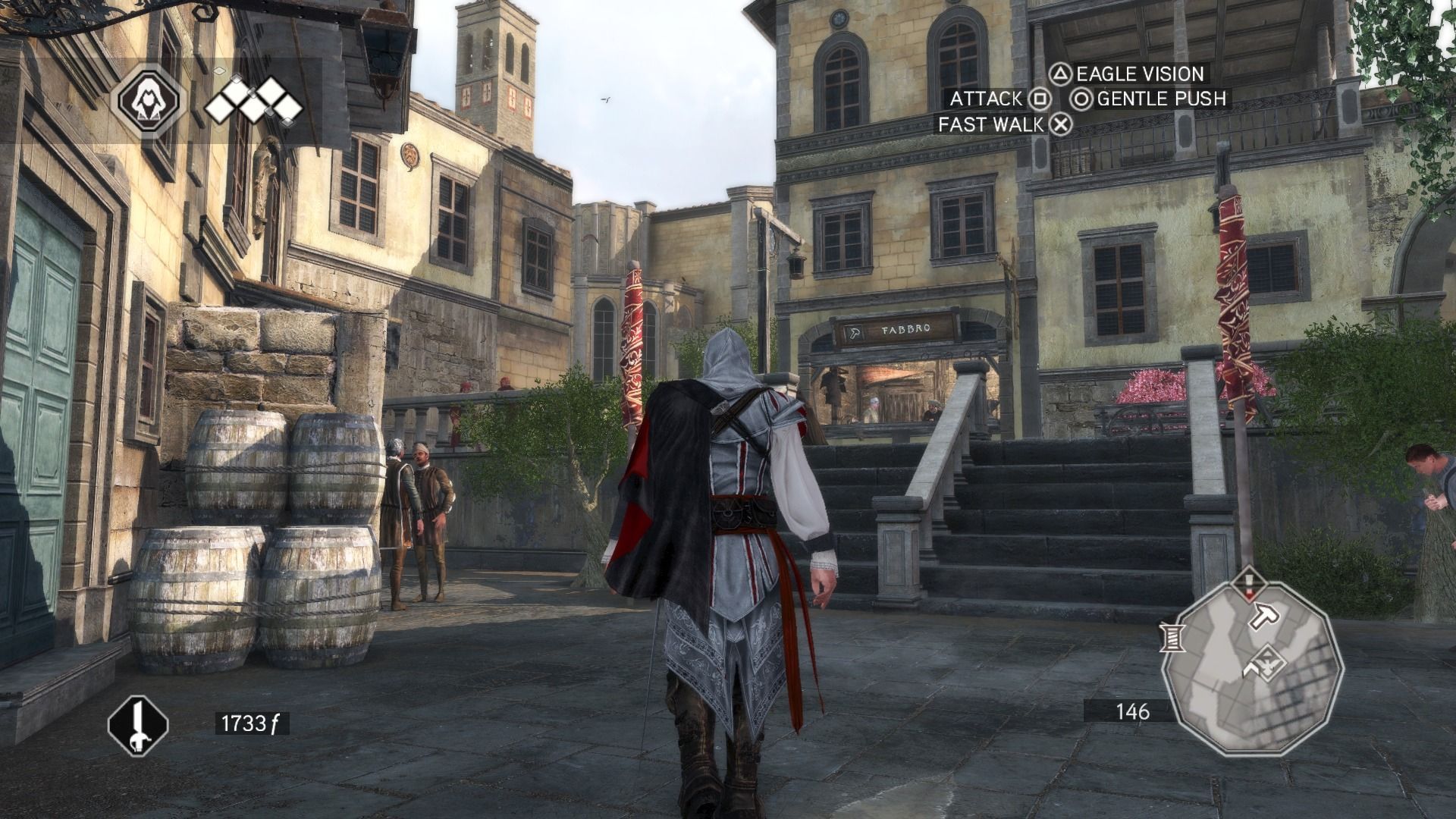Select the tailor spool marker on minimap

coord(1172,637)
